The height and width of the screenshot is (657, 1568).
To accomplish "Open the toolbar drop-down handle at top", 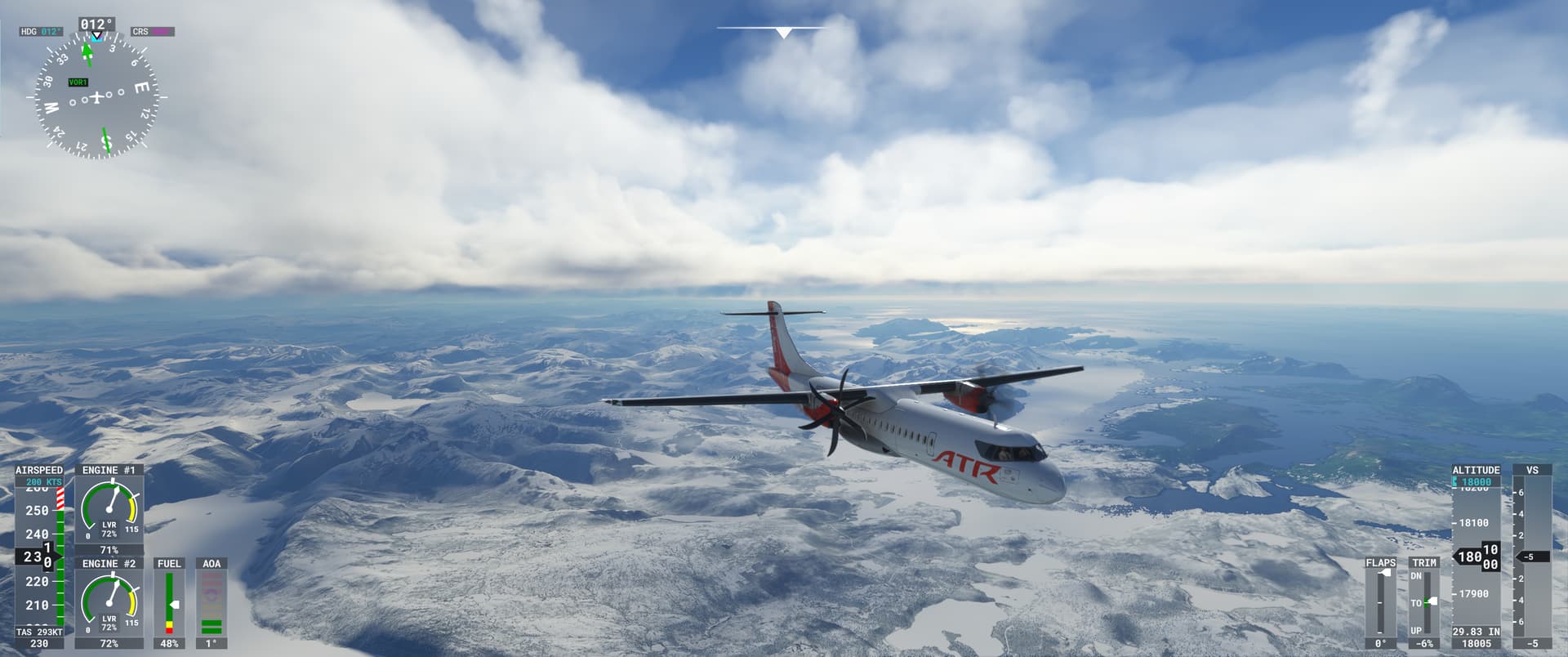I will click(x=783, y=33).
